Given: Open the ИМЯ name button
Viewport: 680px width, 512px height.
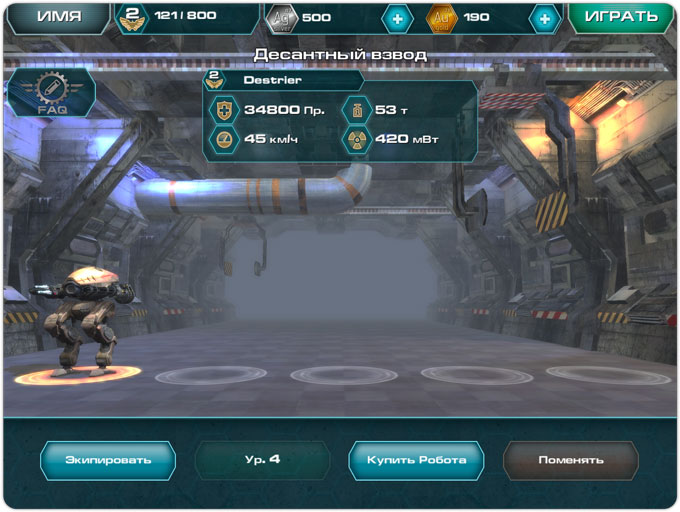Looking at the screenshot, I should tap(58, 17).
